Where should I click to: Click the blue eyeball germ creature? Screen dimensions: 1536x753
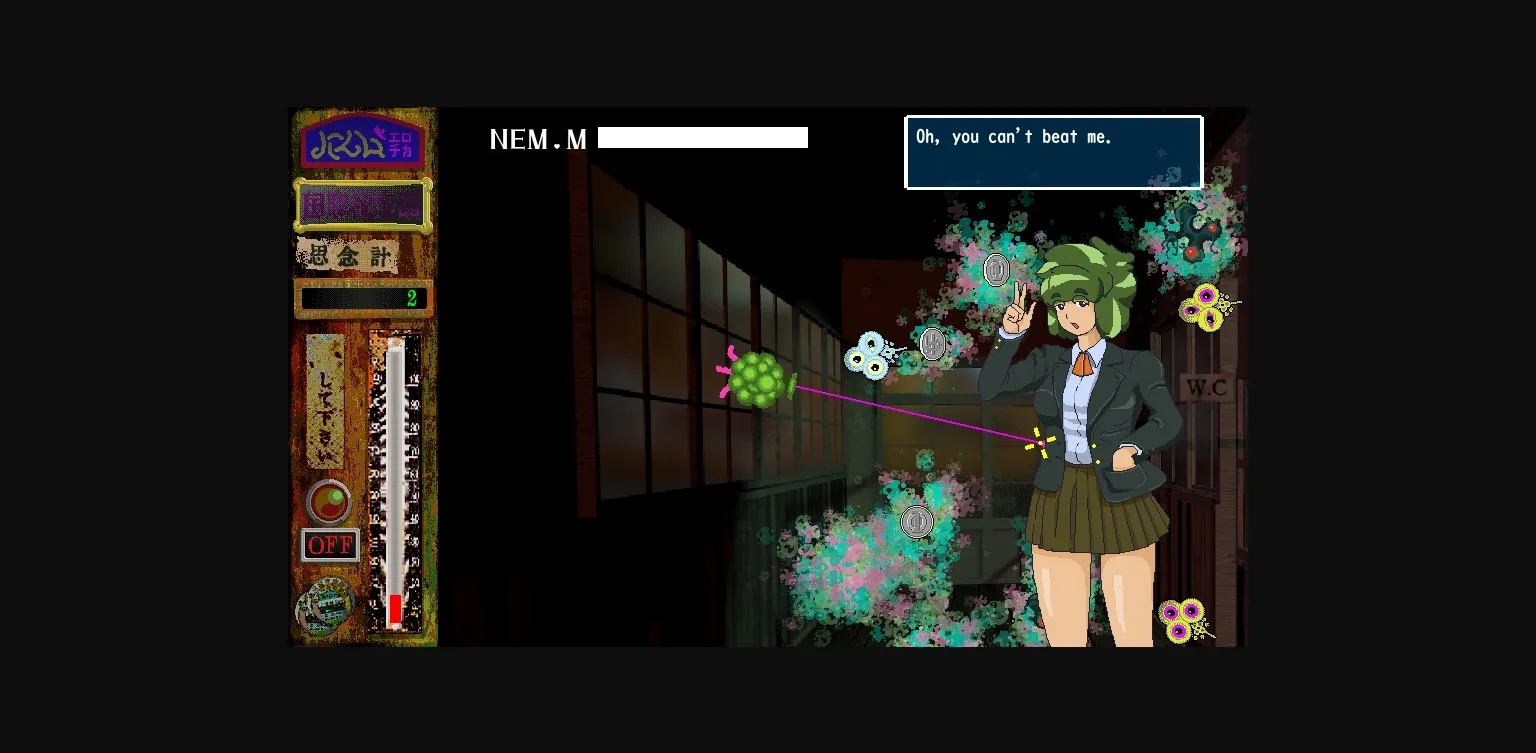pos(869,355)
